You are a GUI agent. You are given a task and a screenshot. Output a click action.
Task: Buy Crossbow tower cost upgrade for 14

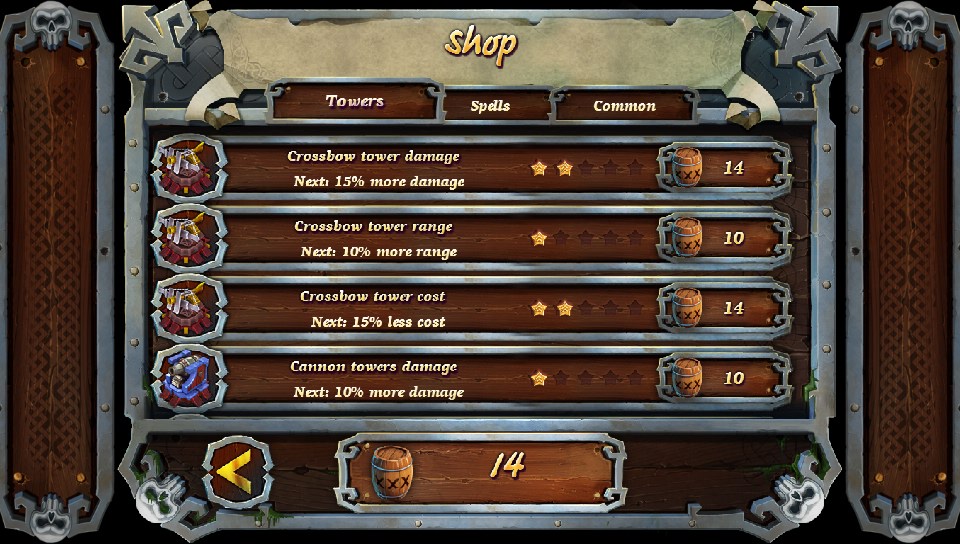point(724,308)
